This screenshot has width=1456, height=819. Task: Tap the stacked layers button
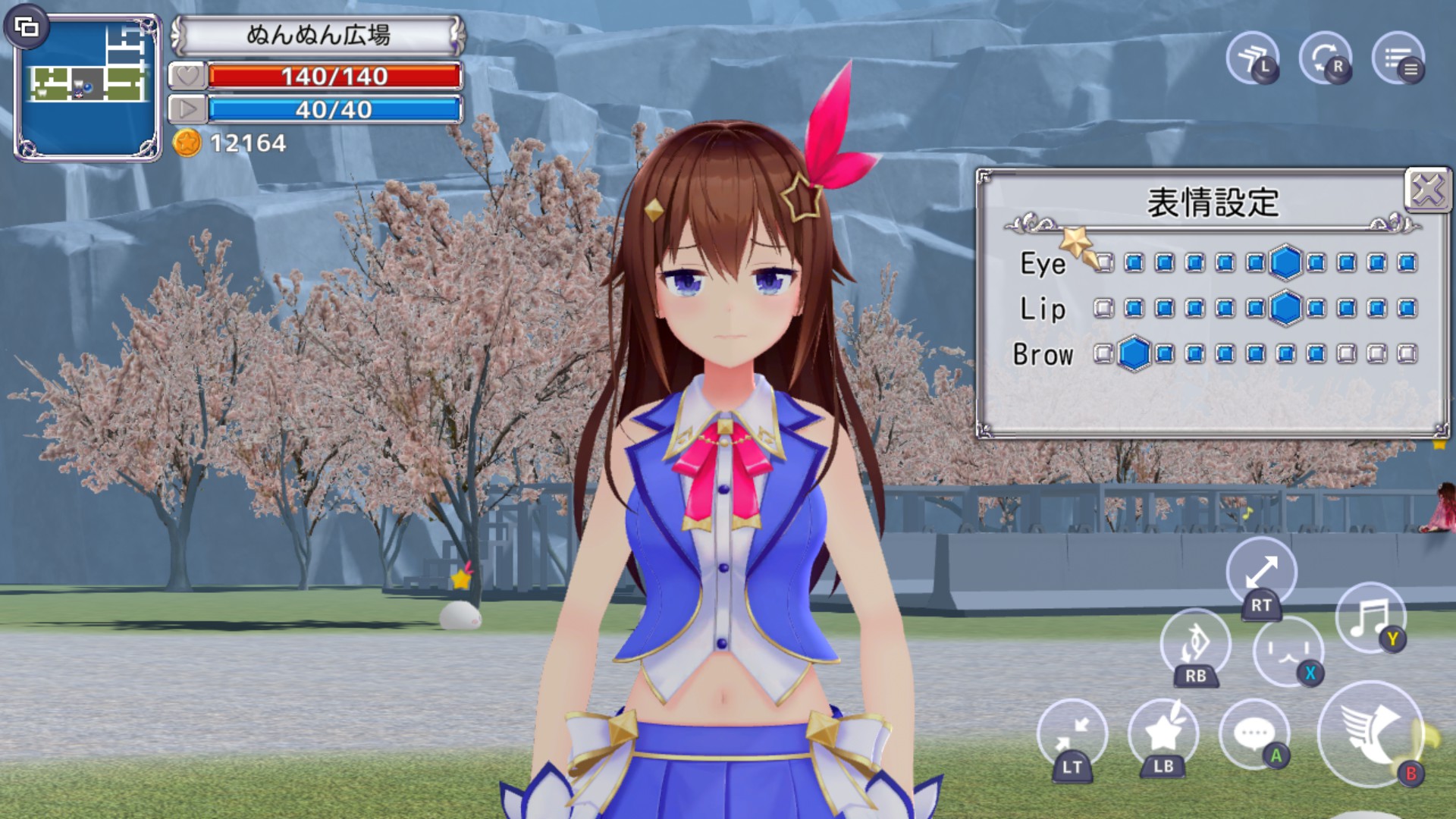(x=1252, y=58)
